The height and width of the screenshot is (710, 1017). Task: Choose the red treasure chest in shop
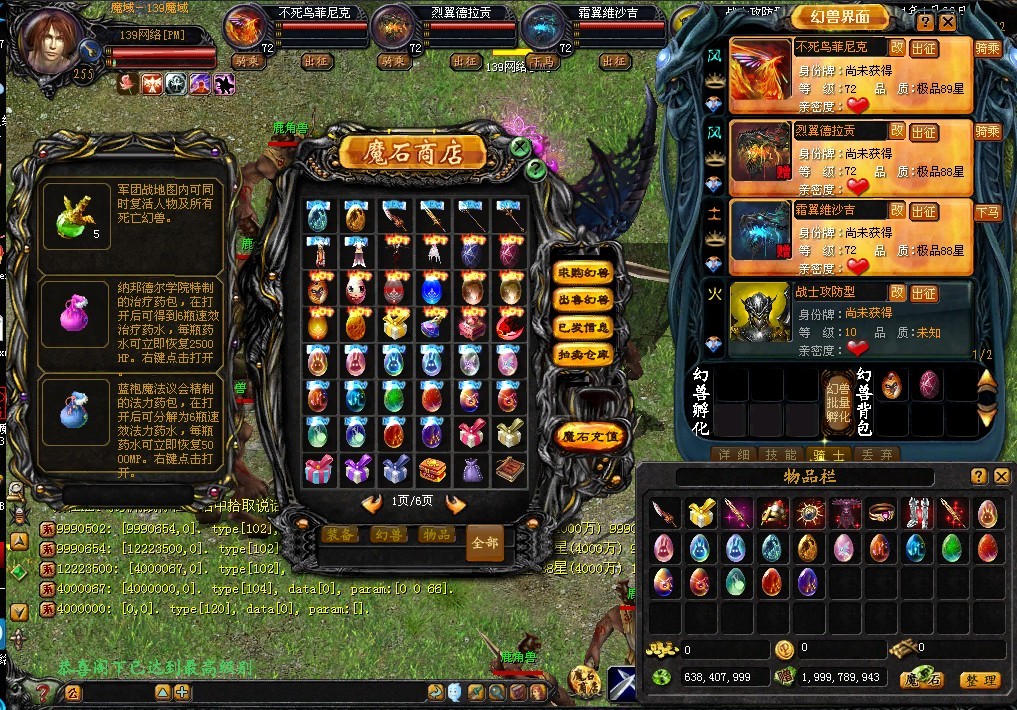[x=432, y=468]
